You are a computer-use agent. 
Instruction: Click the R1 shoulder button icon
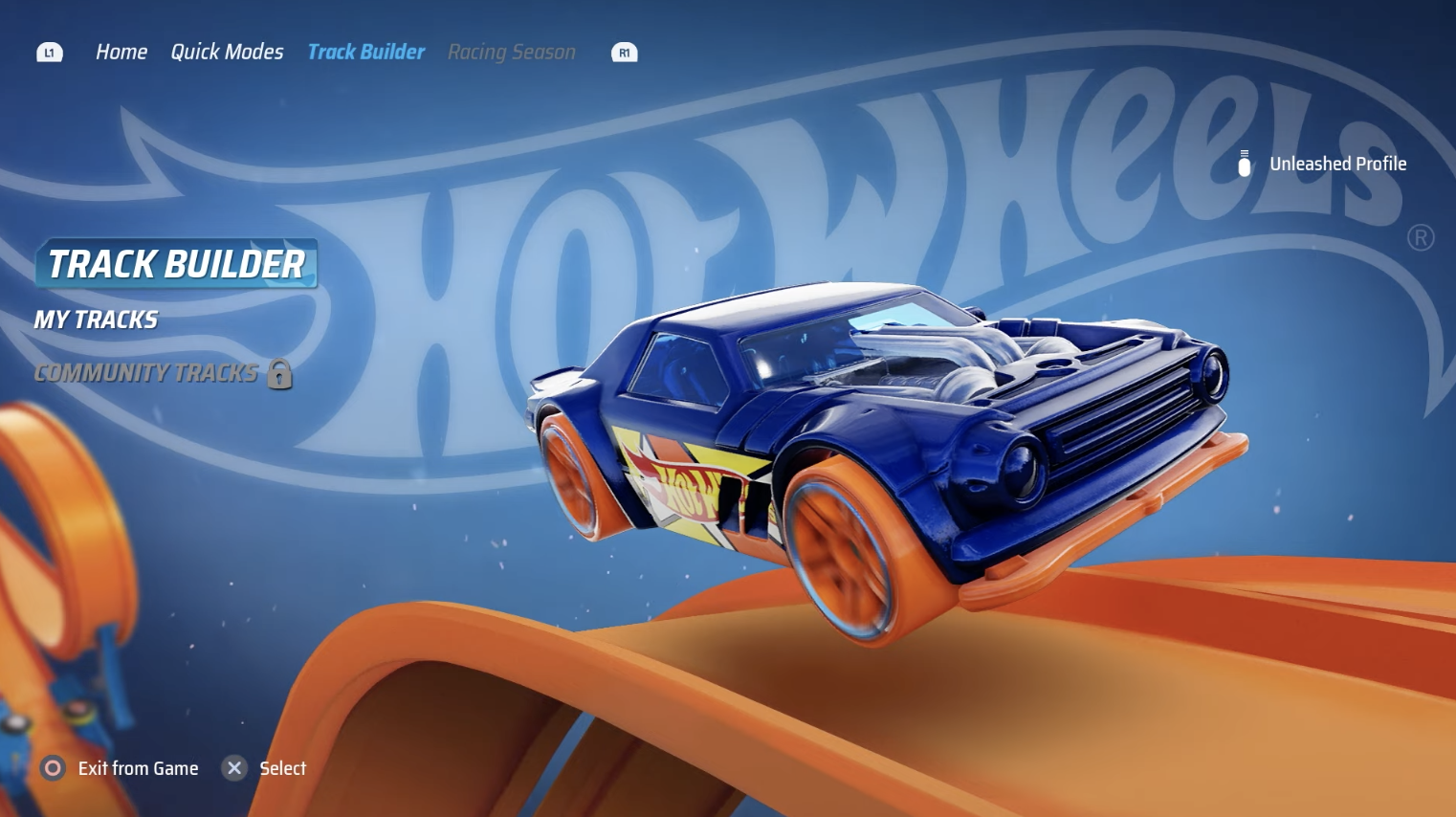624,53
